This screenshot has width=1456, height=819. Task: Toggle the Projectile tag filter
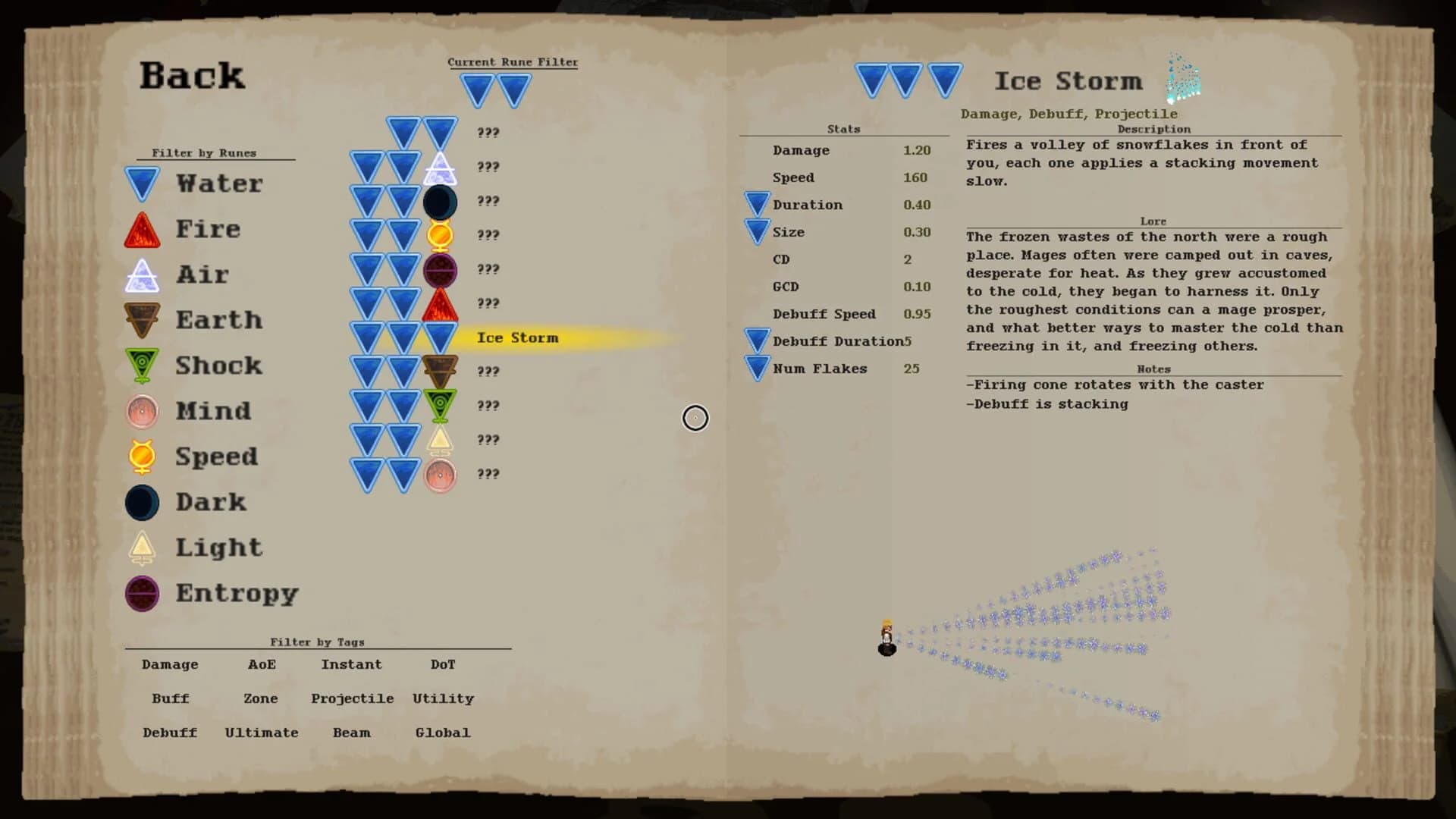[352, 698]
